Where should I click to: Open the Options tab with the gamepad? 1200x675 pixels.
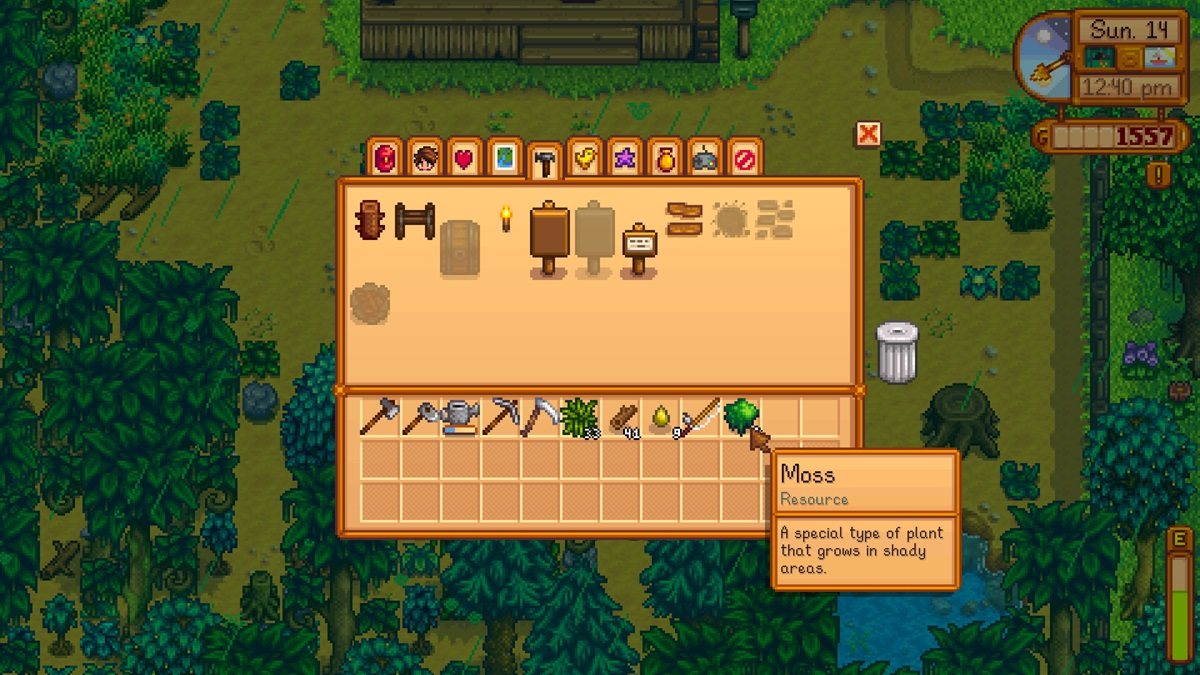[x=705, y=158]
